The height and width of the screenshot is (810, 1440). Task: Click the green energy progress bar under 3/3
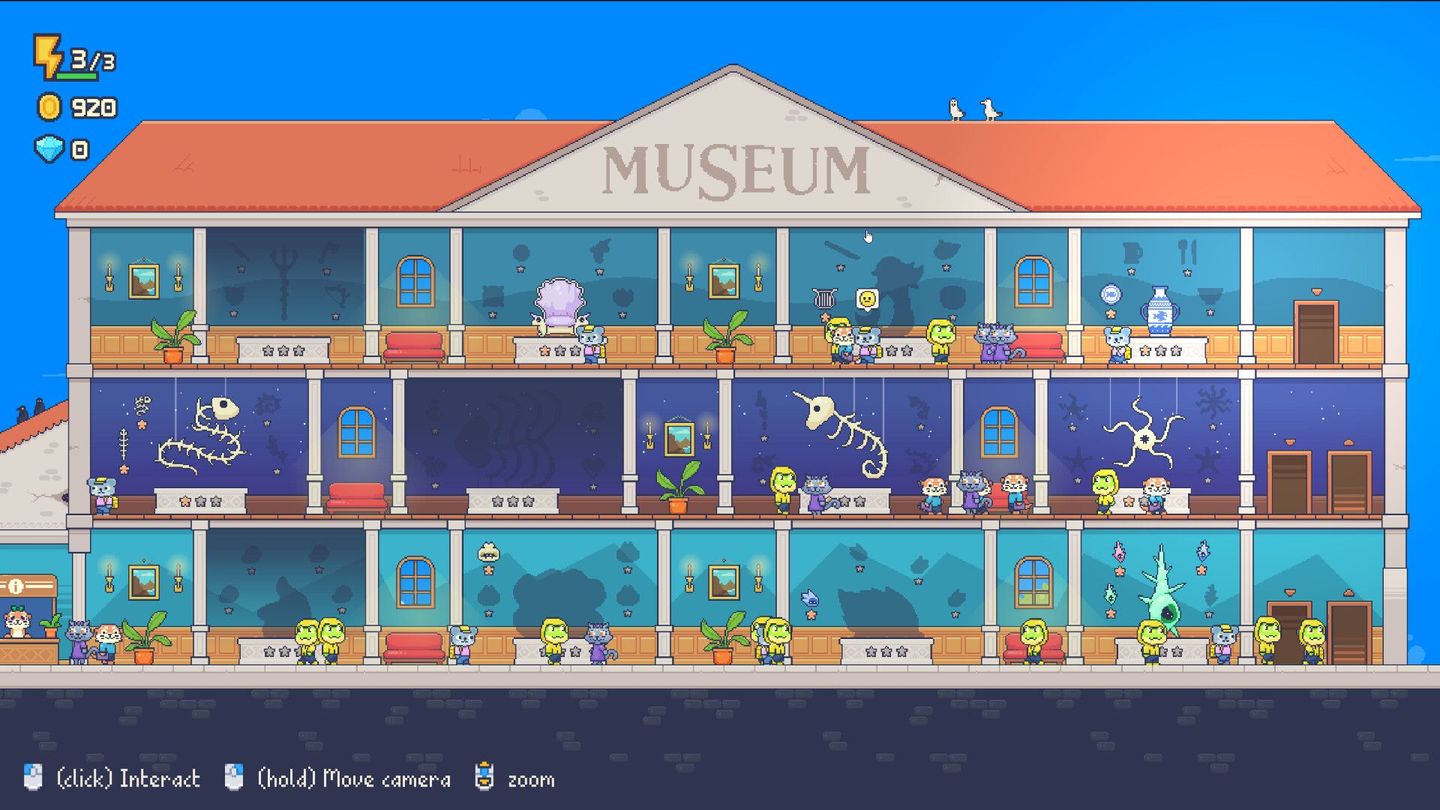[x=76, y=73]
